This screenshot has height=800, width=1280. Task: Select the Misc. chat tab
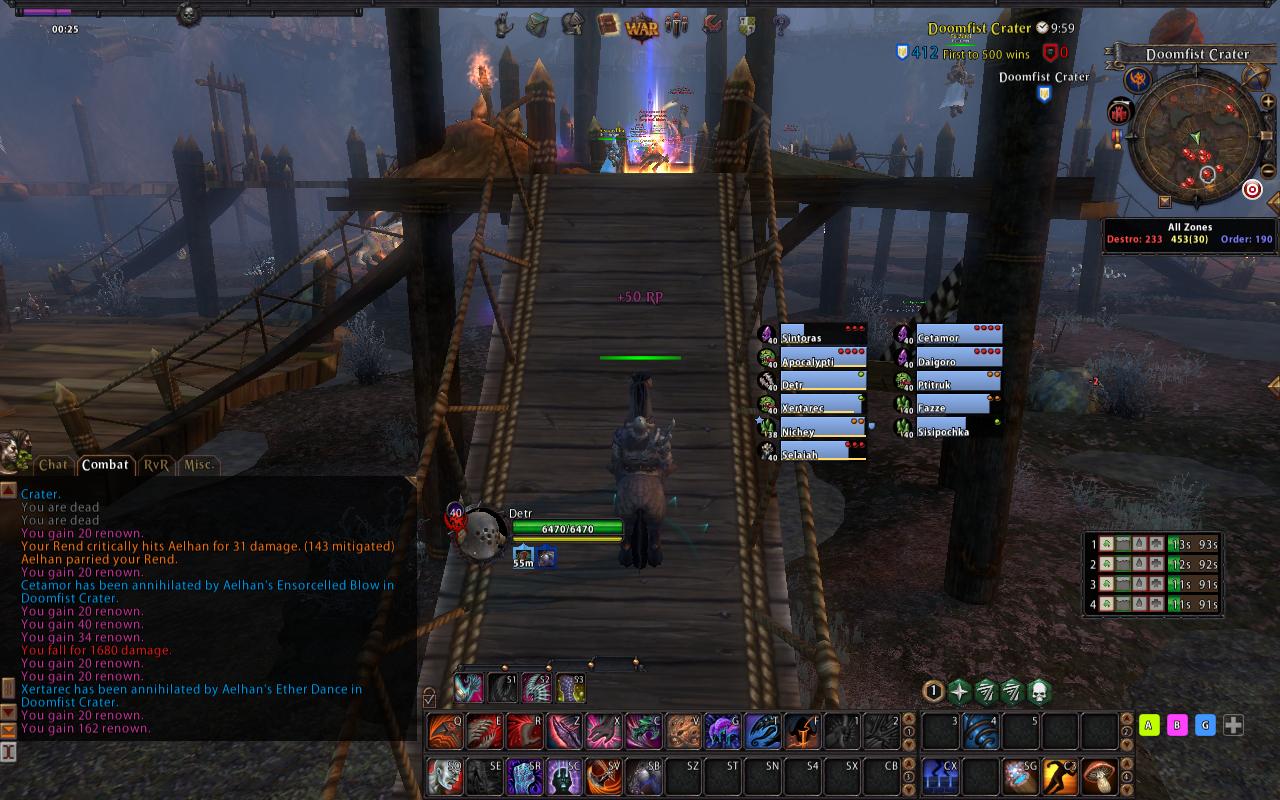pos(199,465)
